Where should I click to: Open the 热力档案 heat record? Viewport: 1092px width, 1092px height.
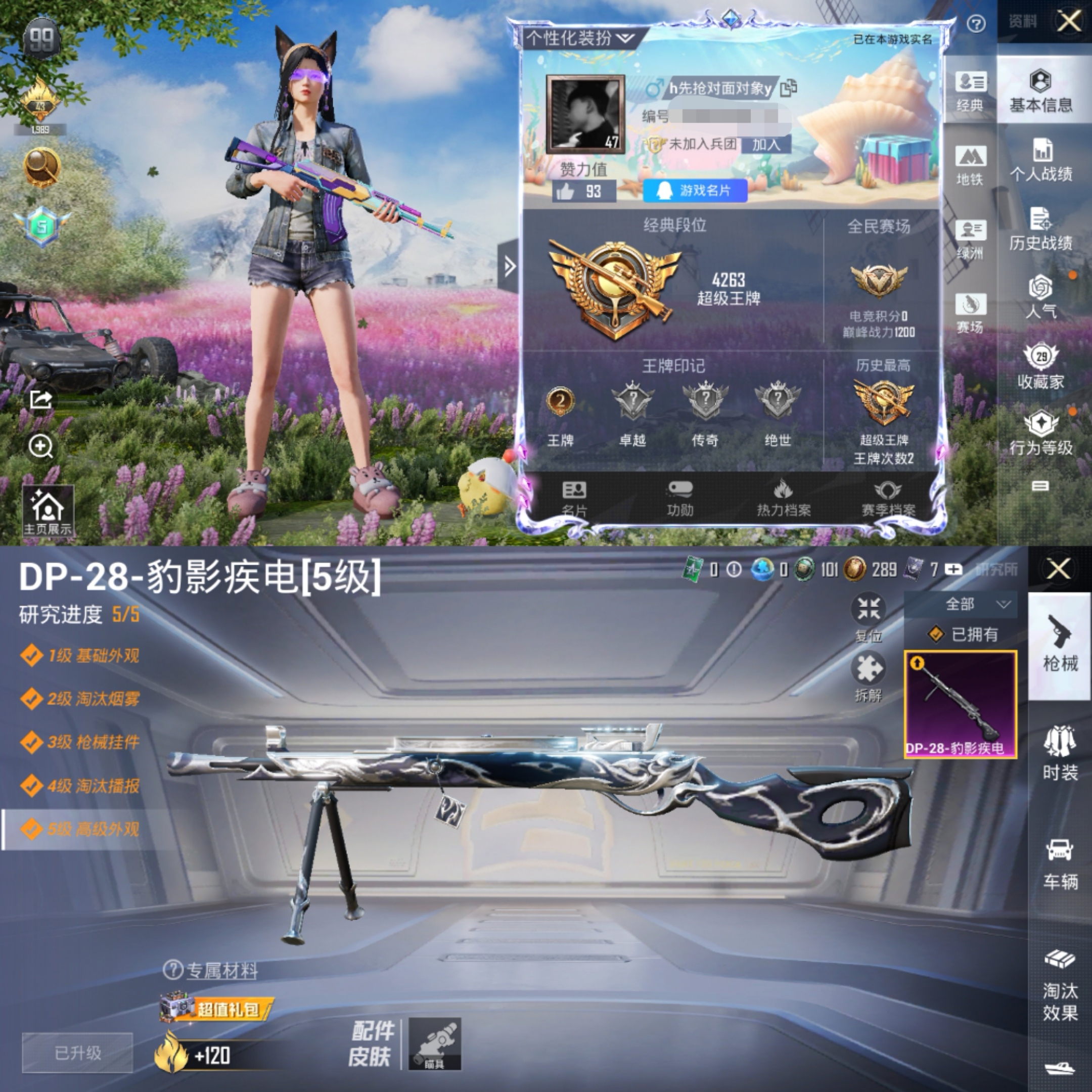pos(783,498)
